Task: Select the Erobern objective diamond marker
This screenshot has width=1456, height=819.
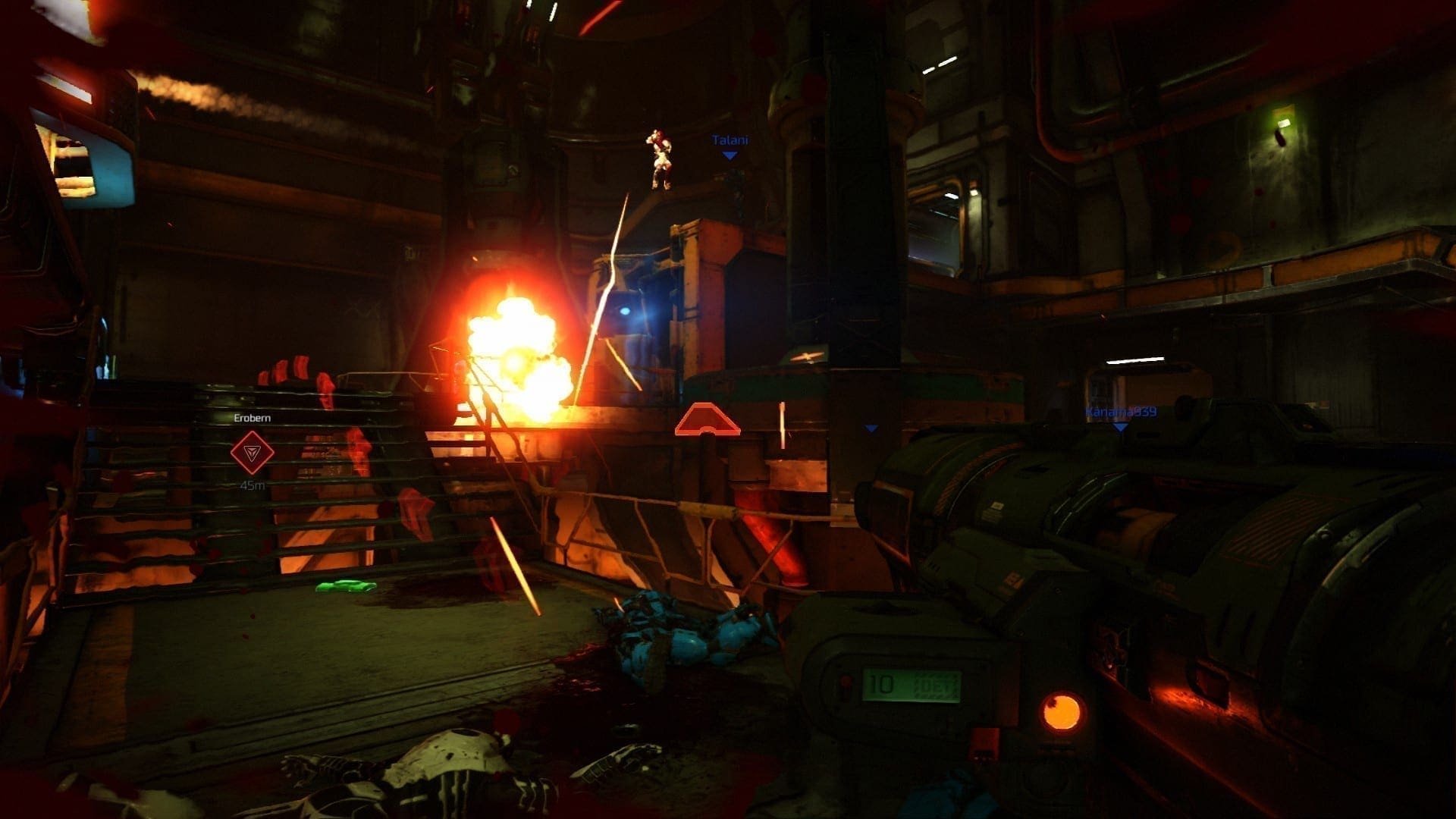Action: (252, 453)
